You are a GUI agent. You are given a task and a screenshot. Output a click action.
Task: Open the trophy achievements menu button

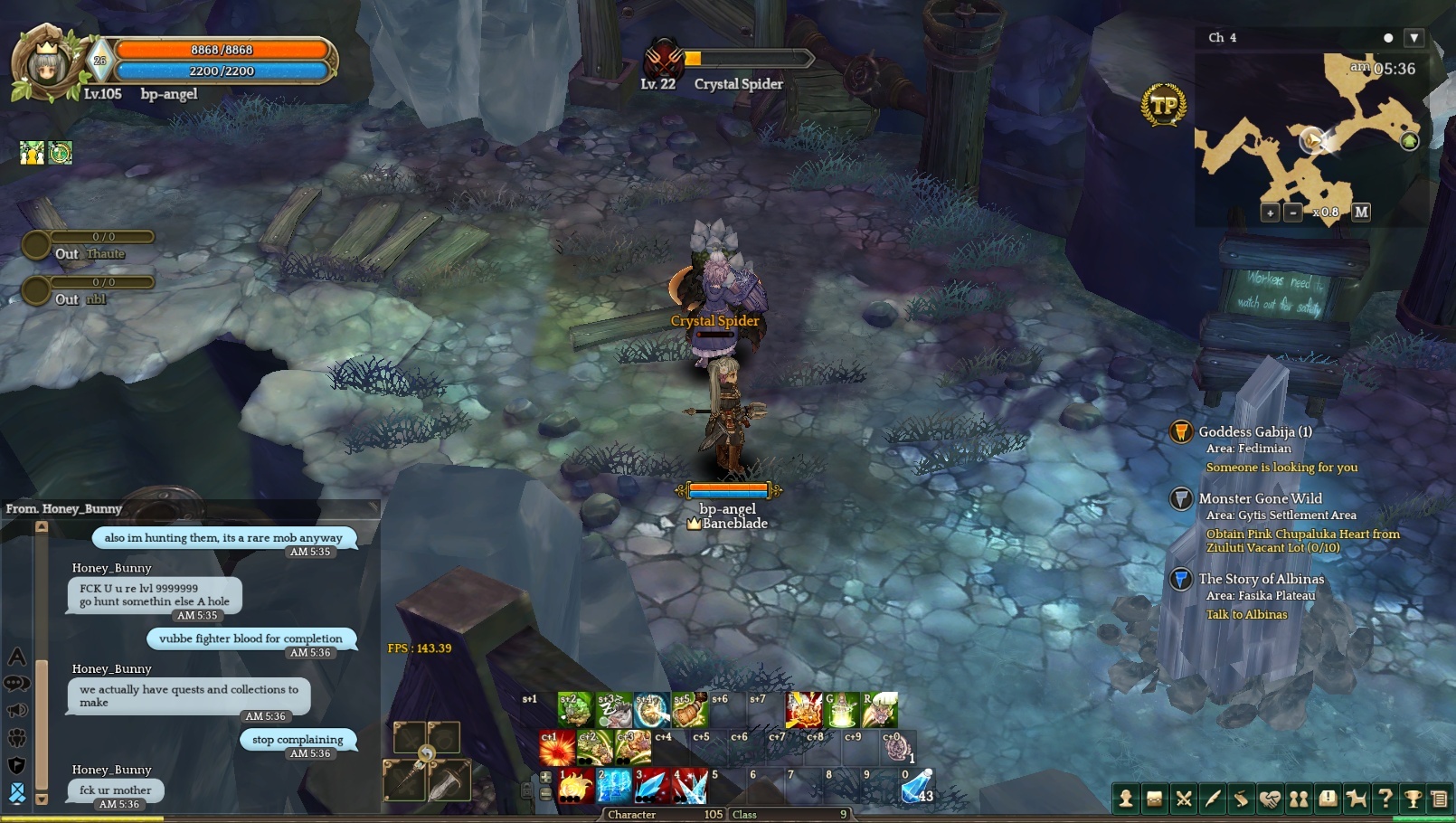coord(1413,799)
